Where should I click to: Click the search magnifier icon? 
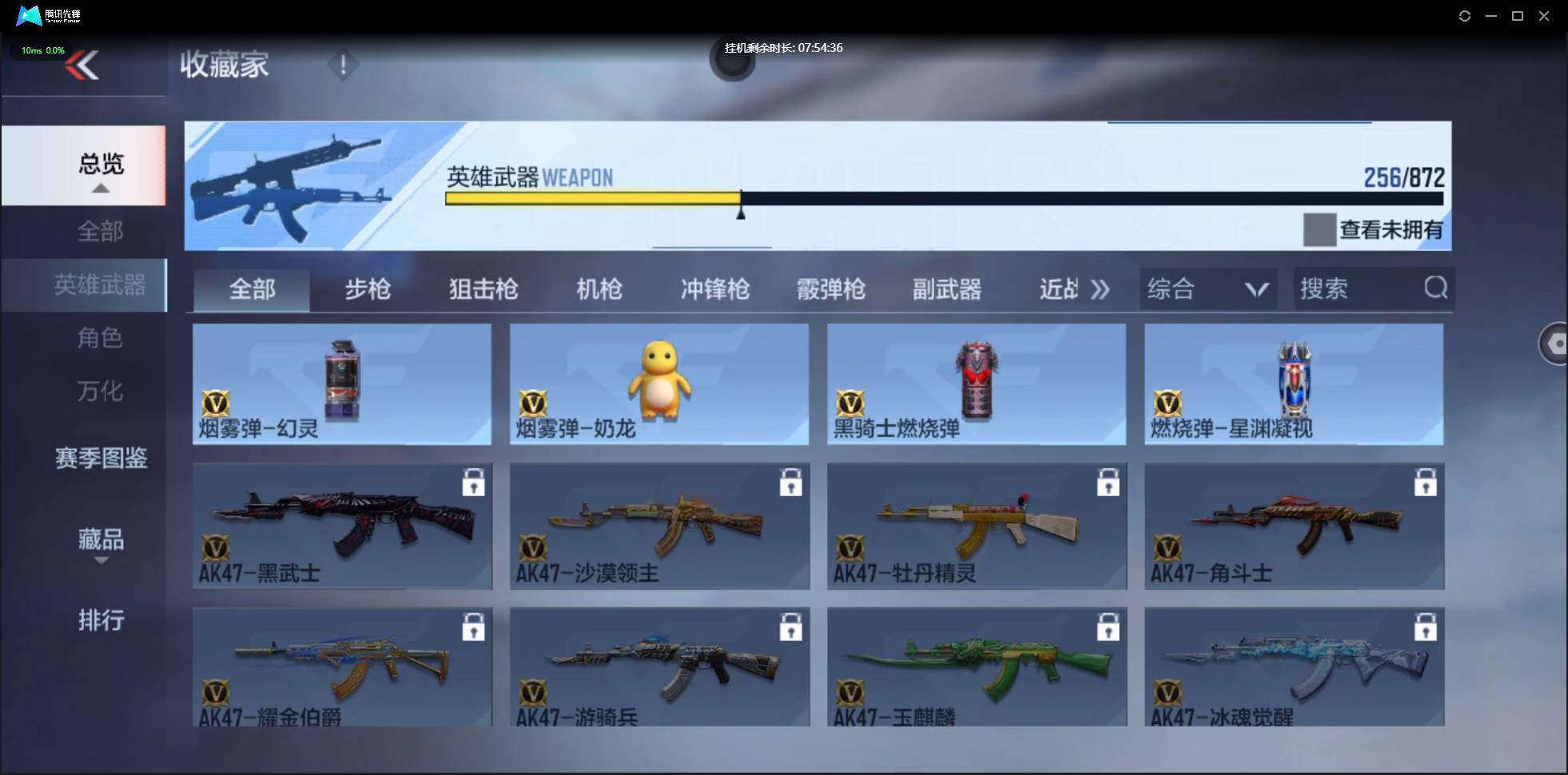[1436, 288]
